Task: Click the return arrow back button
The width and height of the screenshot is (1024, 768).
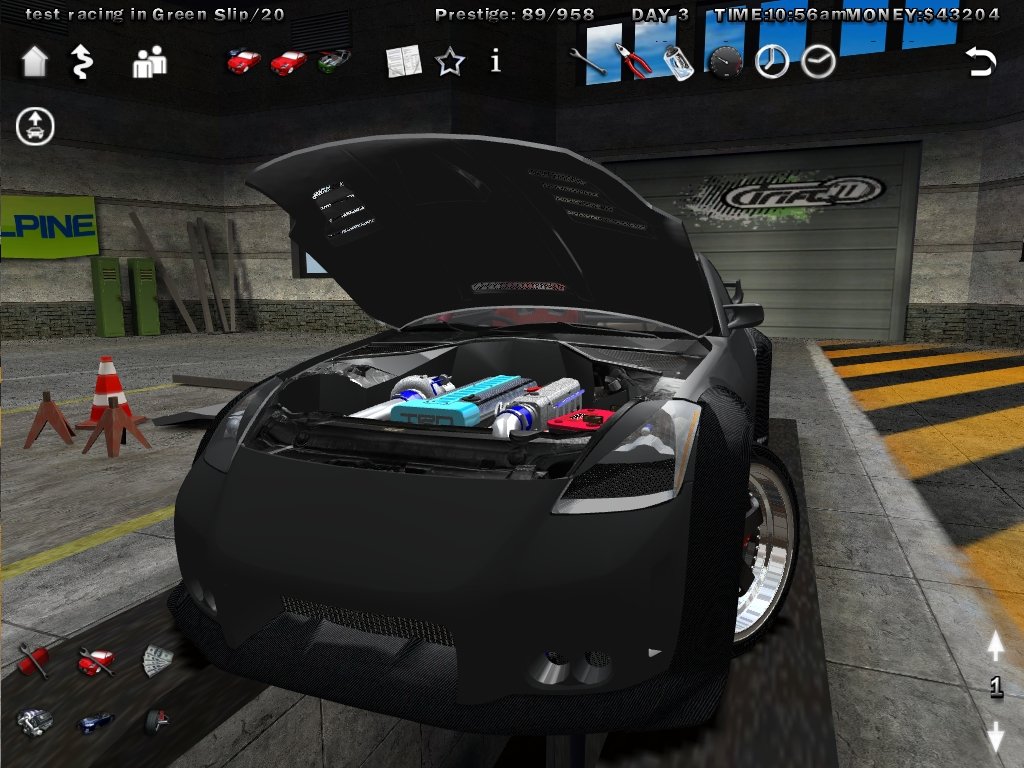Action: tap(980, 62)
